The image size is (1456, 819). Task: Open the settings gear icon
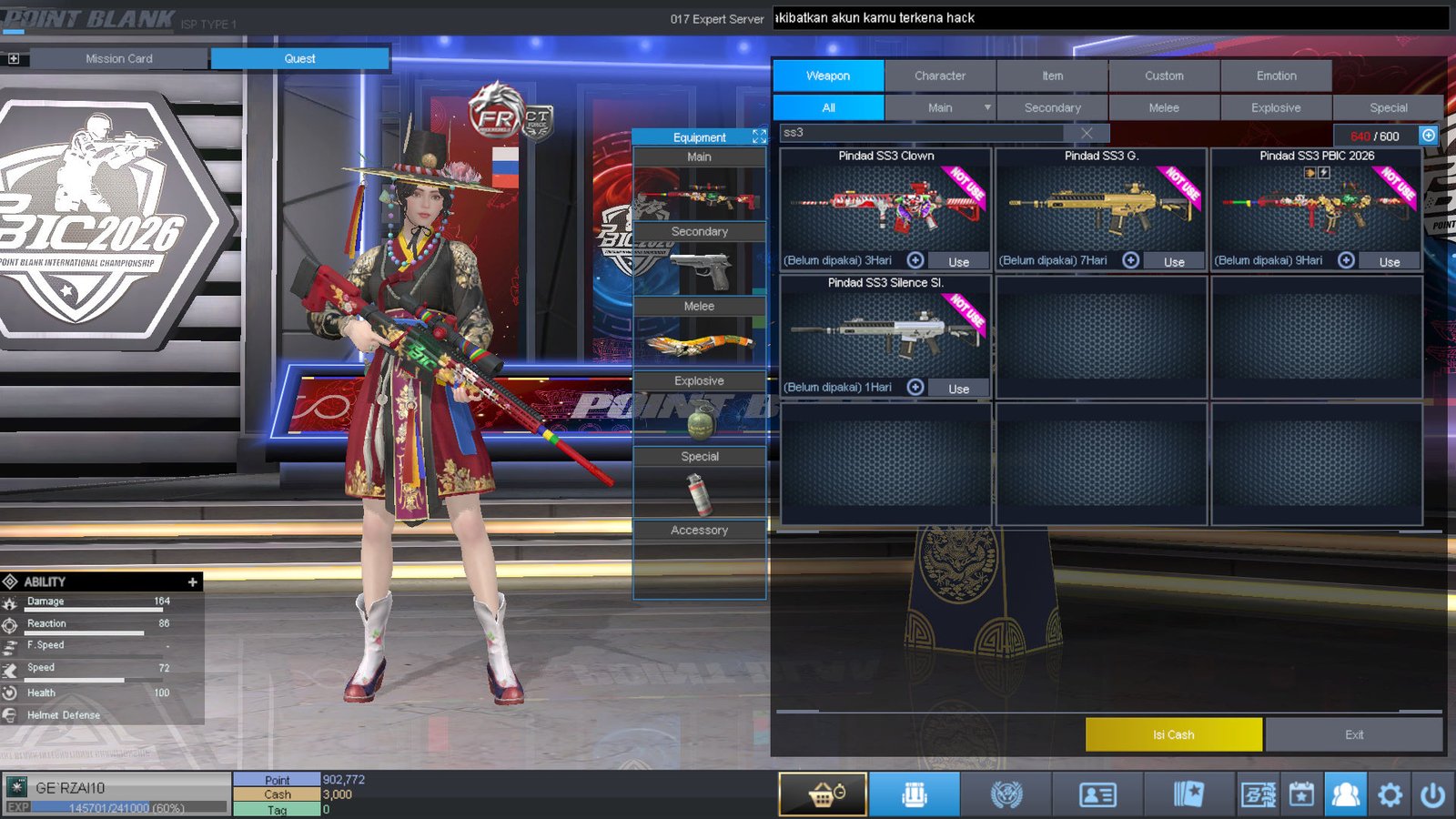[1390, 794]
